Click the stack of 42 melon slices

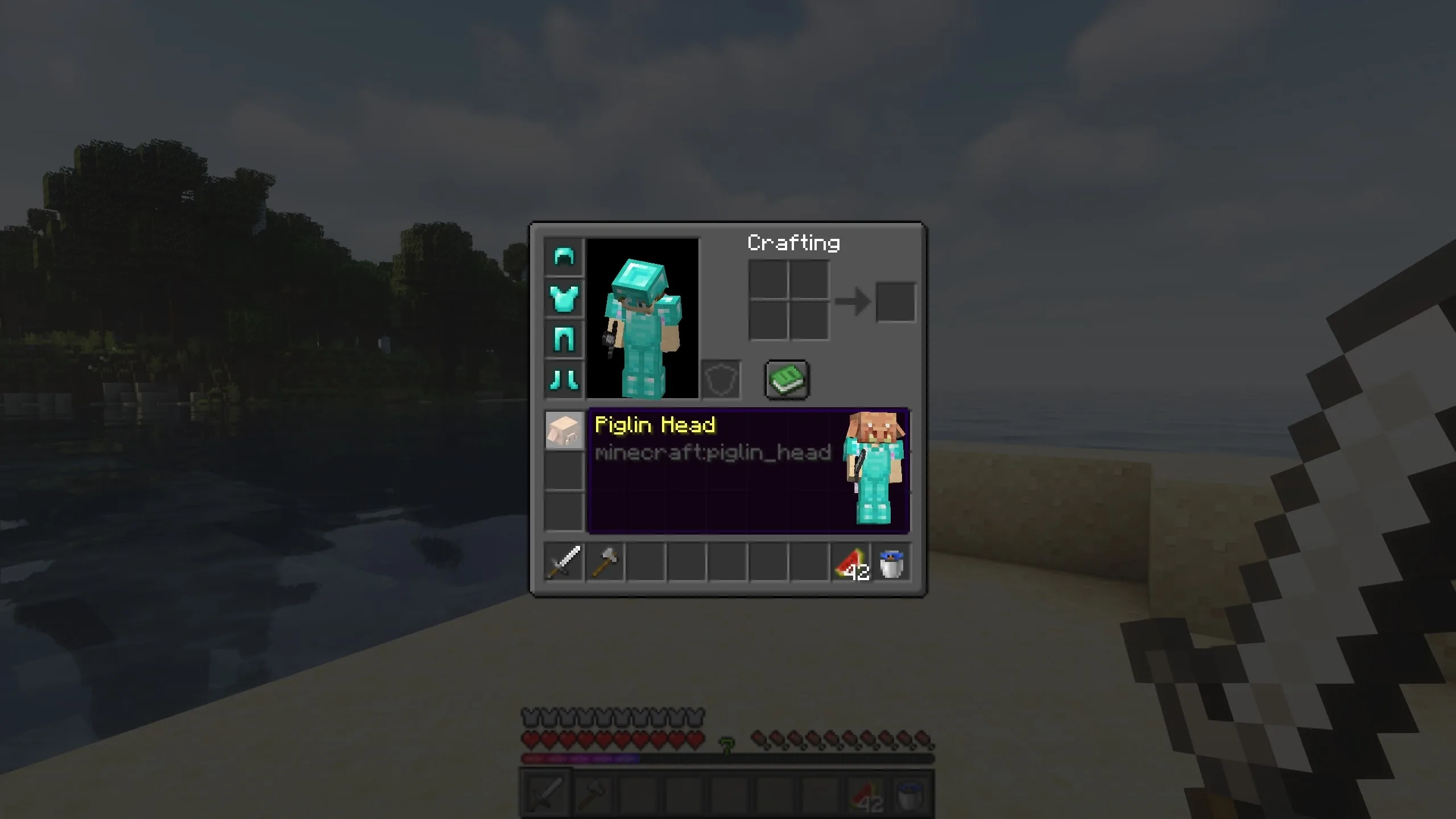click(850, 562)
